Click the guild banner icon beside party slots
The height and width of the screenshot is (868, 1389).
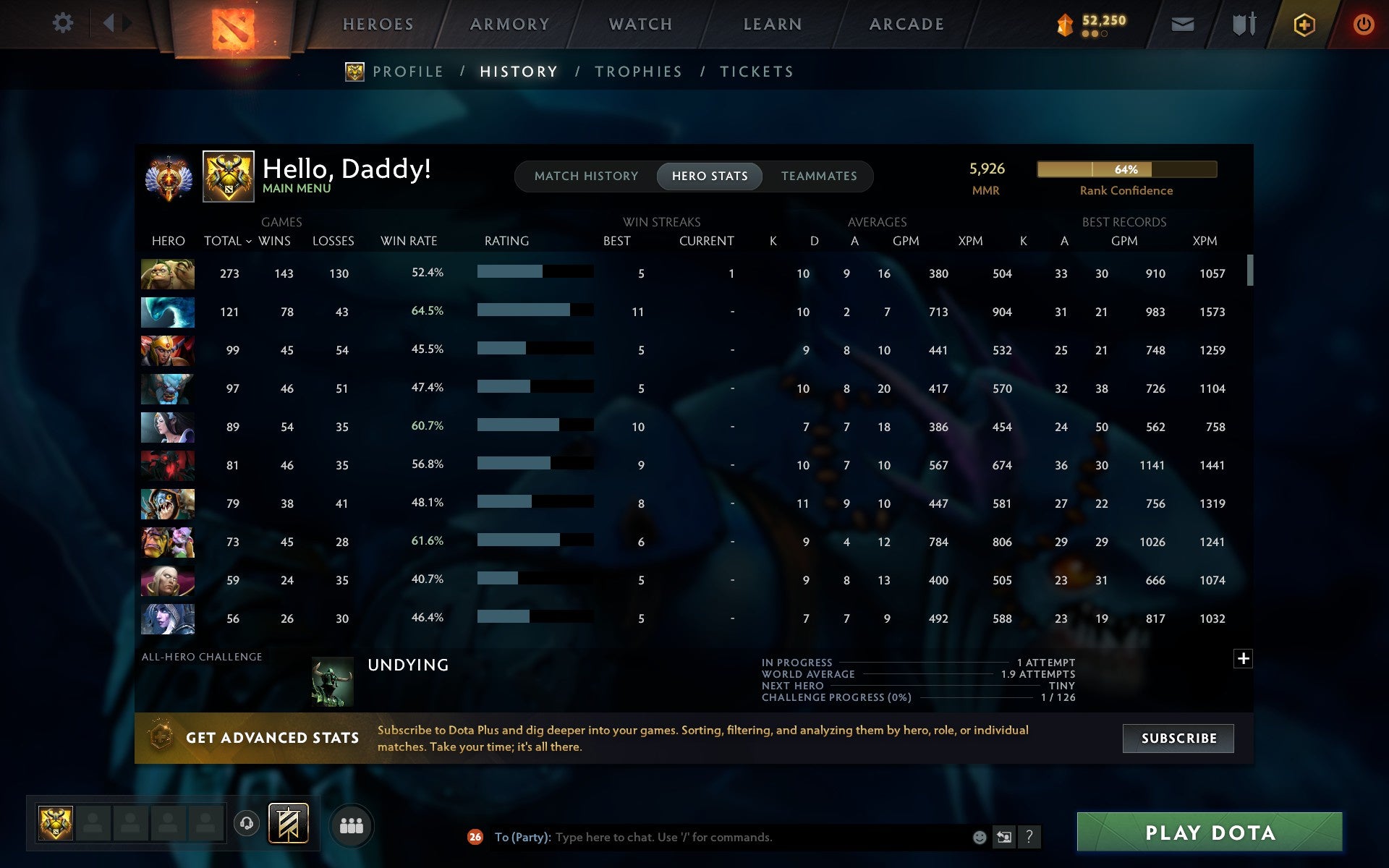click(x=288, y=824)
